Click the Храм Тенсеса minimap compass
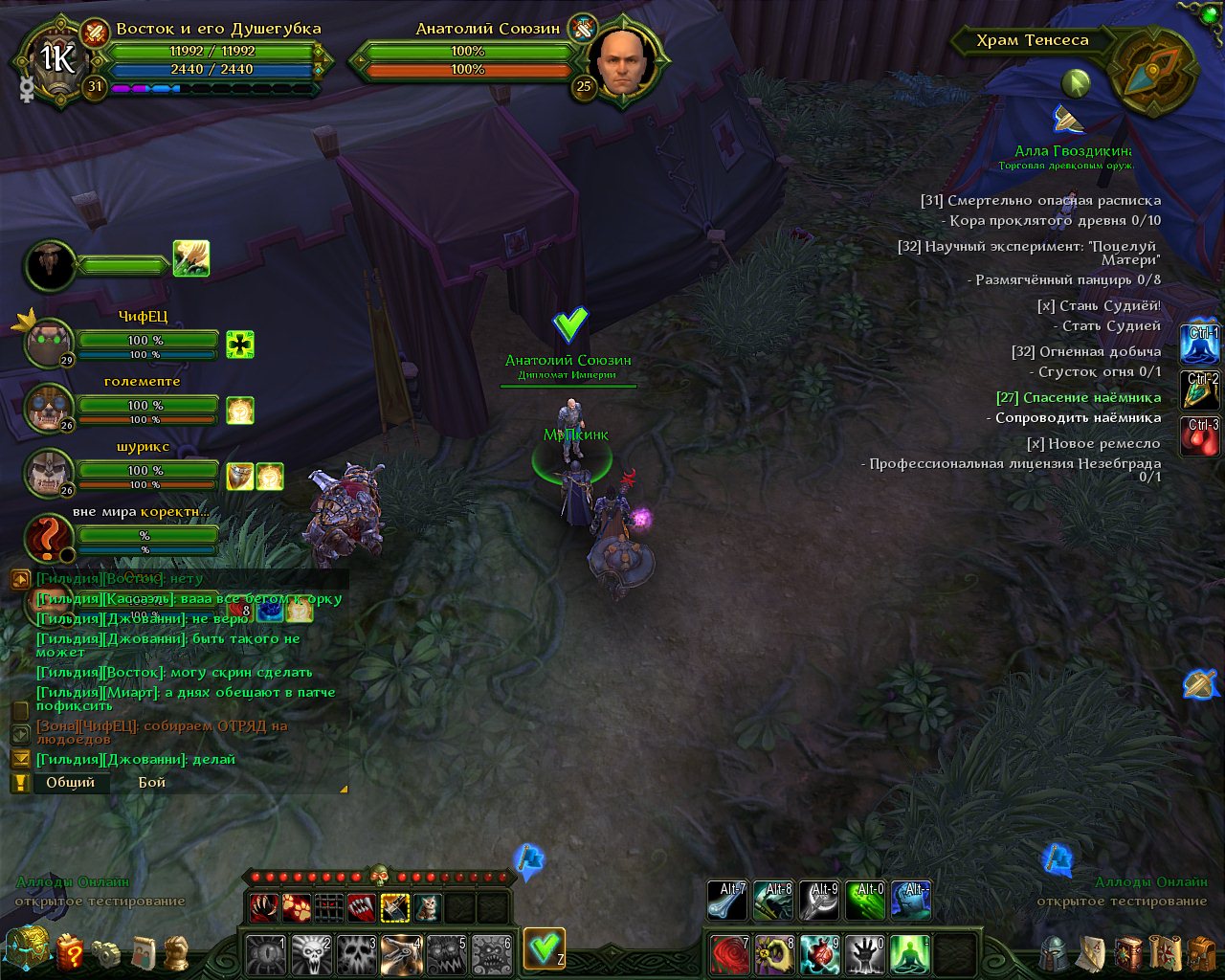The height and width of the screenshot is (980, 1225). [1156, 73]
